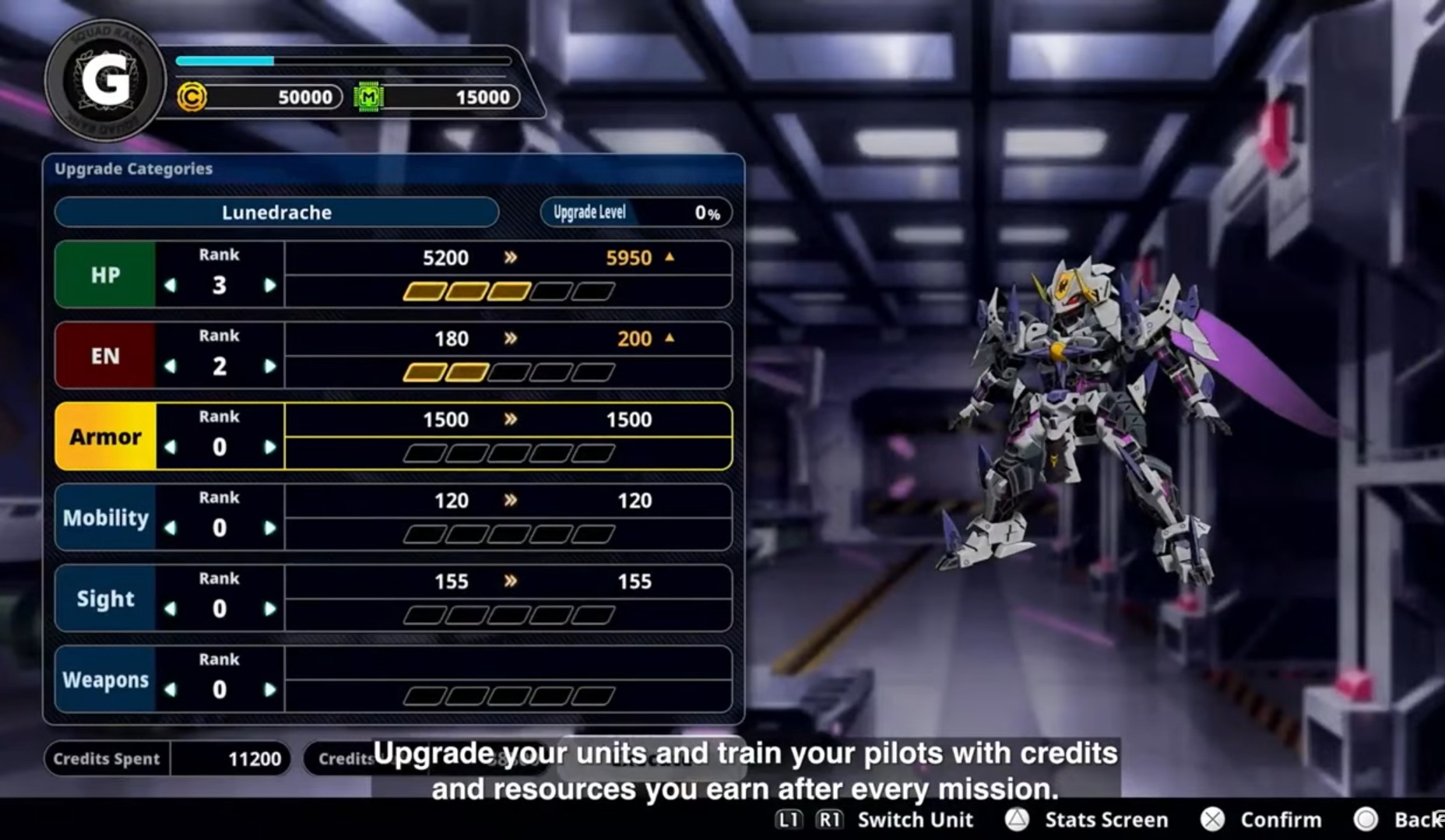1445x840 pixels.
Task: Select the Sight upgrade category
Action: click(105, 599)
